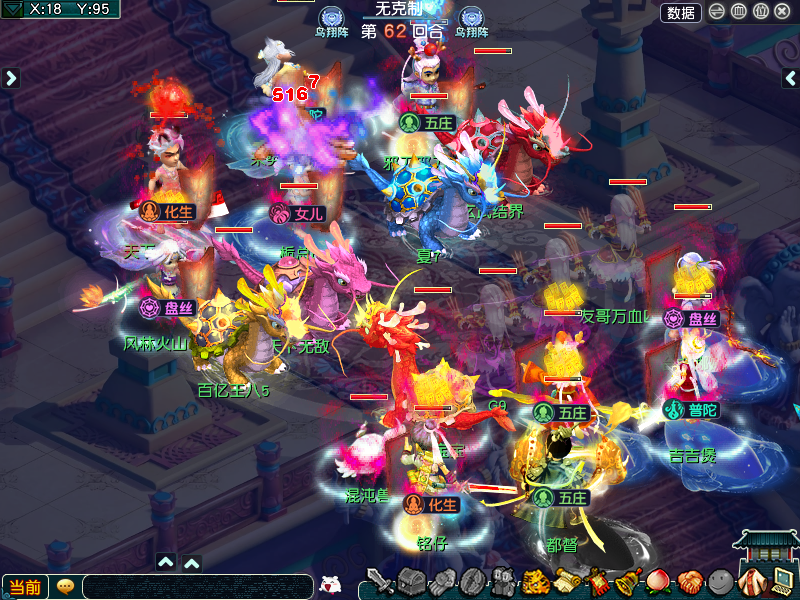This screenshot has height=600, width=800.
Task: Expand the right-side collapsed panel arrow
Action: (790, 78)
